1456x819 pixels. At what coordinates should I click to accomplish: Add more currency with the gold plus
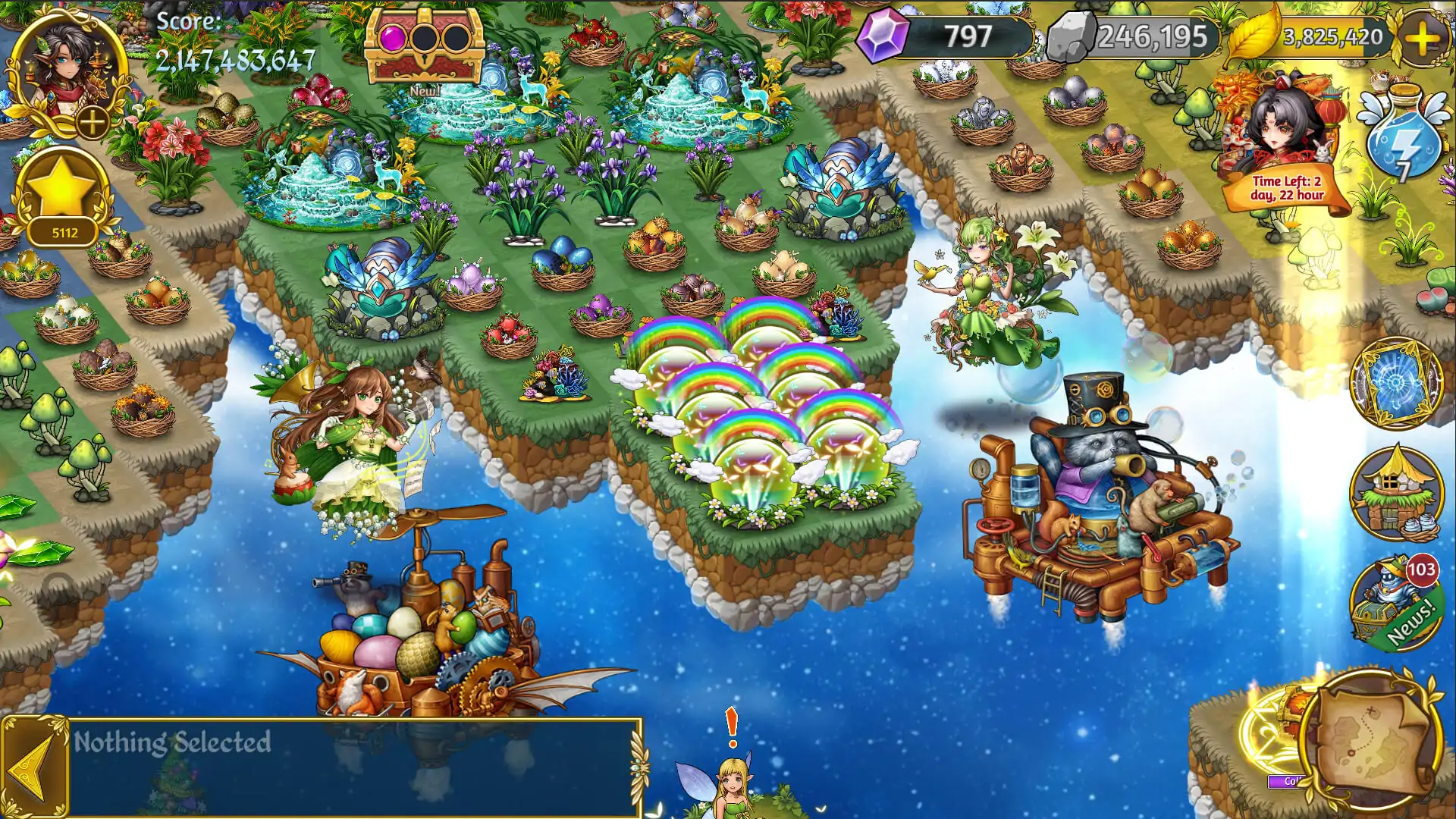point(1422,36)
